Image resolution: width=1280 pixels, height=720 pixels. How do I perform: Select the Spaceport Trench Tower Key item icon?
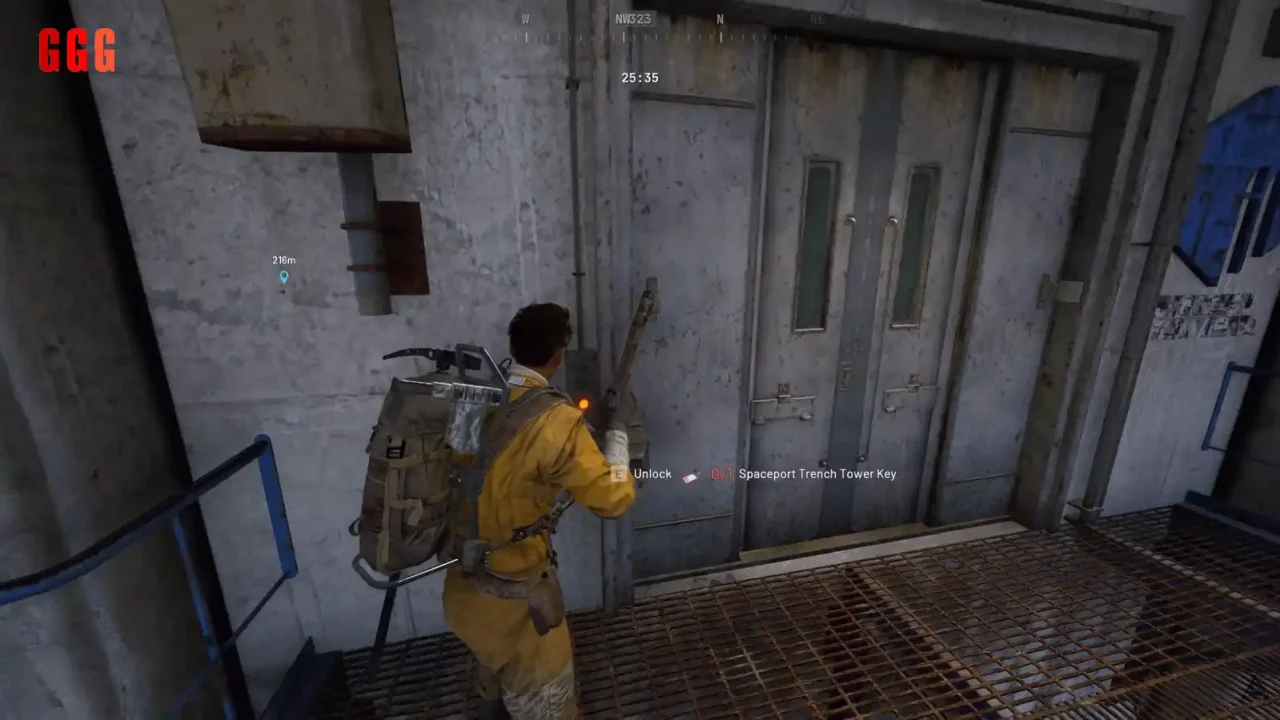point(691,474)
